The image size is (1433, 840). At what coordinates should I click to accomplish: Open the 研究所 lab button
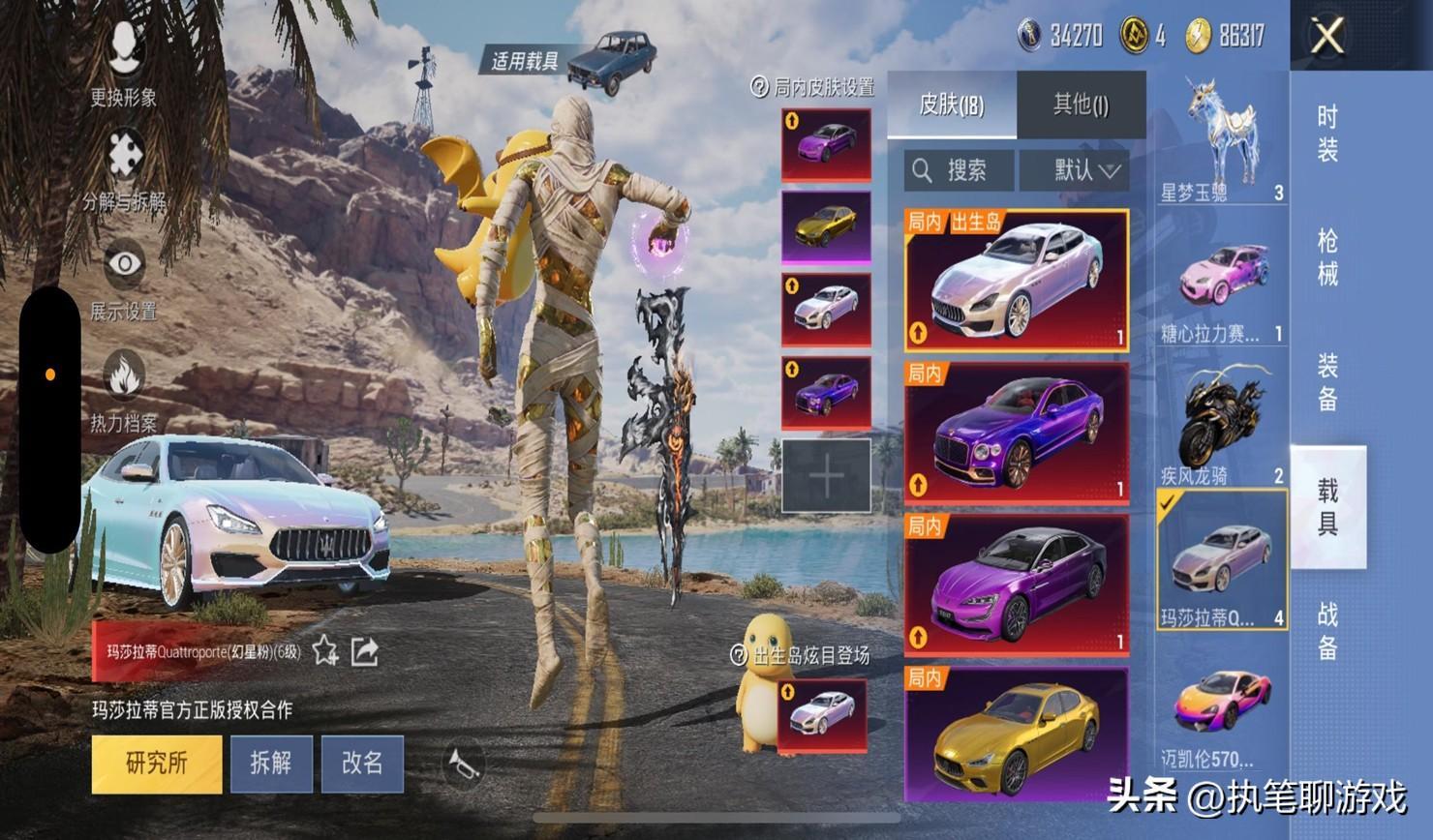(x=157, y=764)
